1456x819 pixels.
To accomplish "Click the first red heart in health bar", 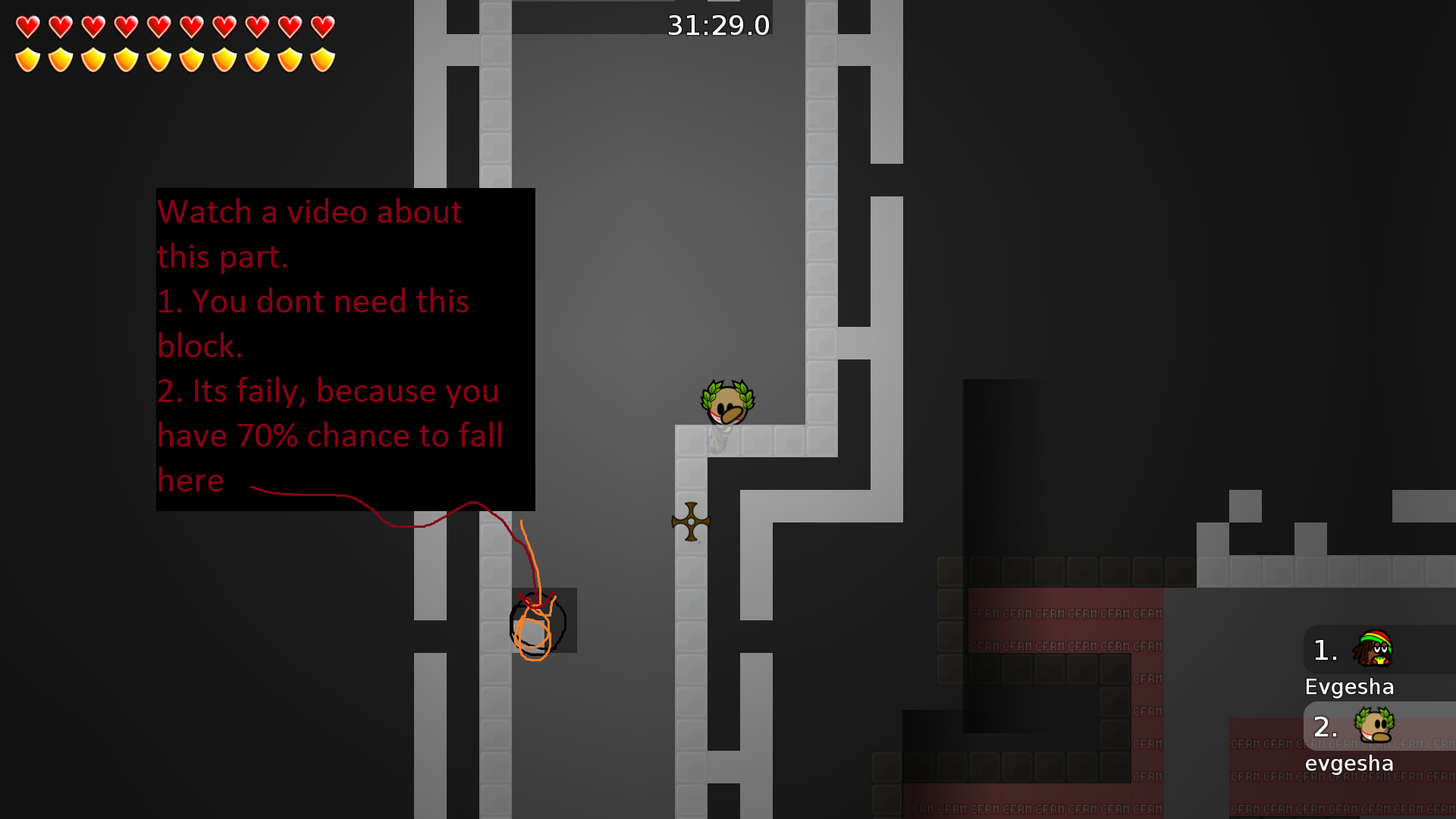I will (27, 27).
